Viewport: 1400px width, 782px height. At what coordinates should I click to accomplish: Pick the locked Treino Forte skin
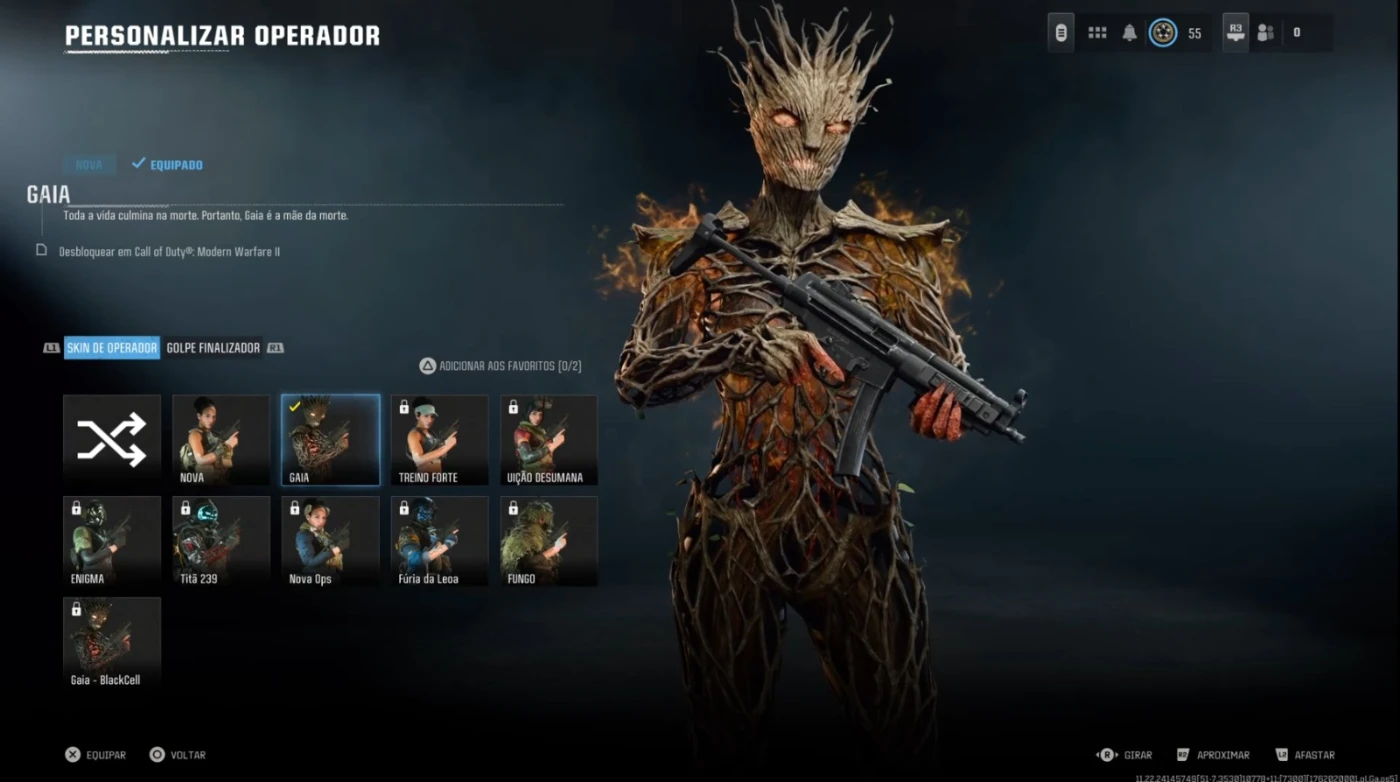(x=439, y=440)
